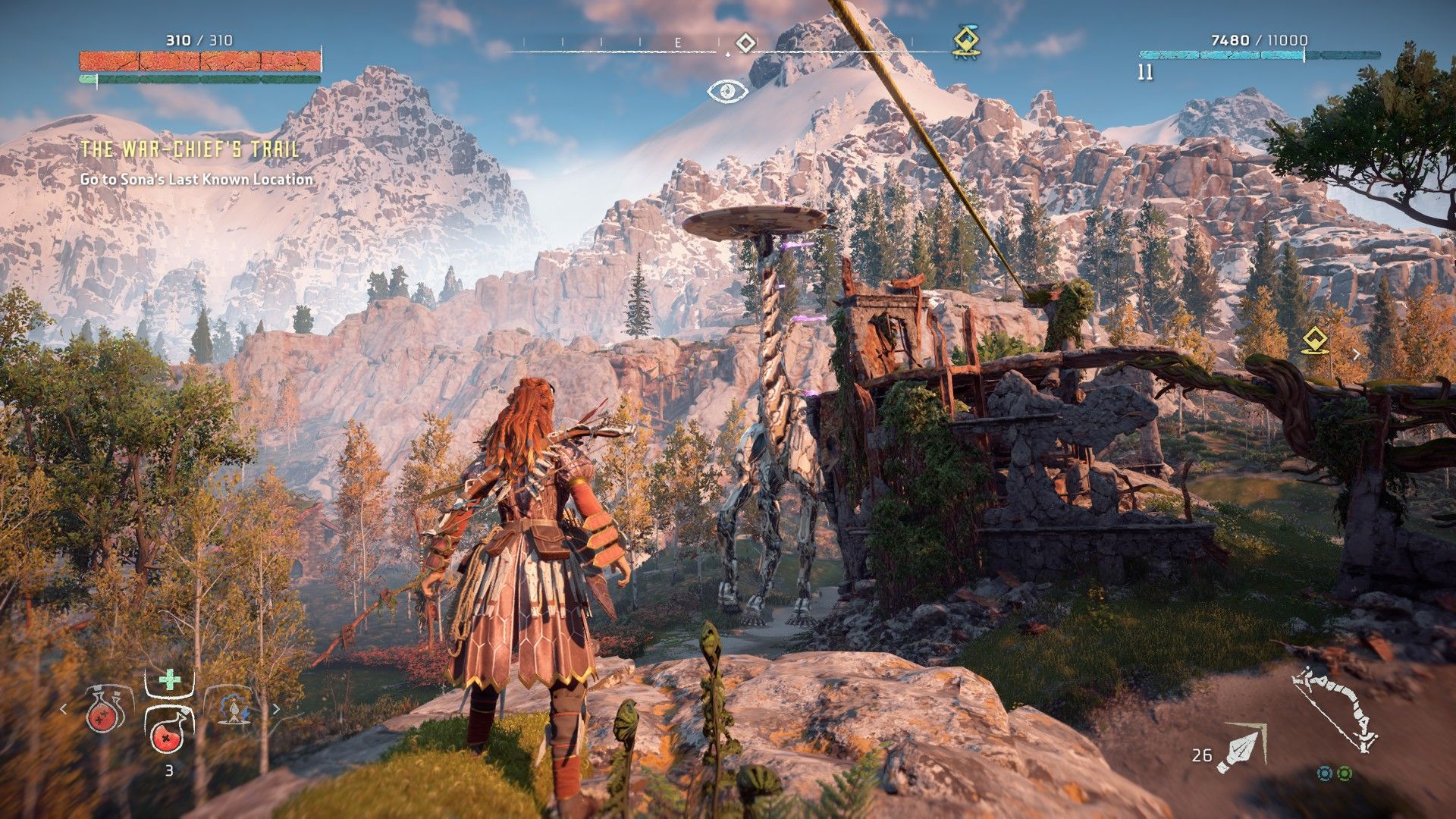The width and height of the screenshot is (1456, 819).
Task: Click the teal weapon modification coil icon
Action: [1325, 773]
